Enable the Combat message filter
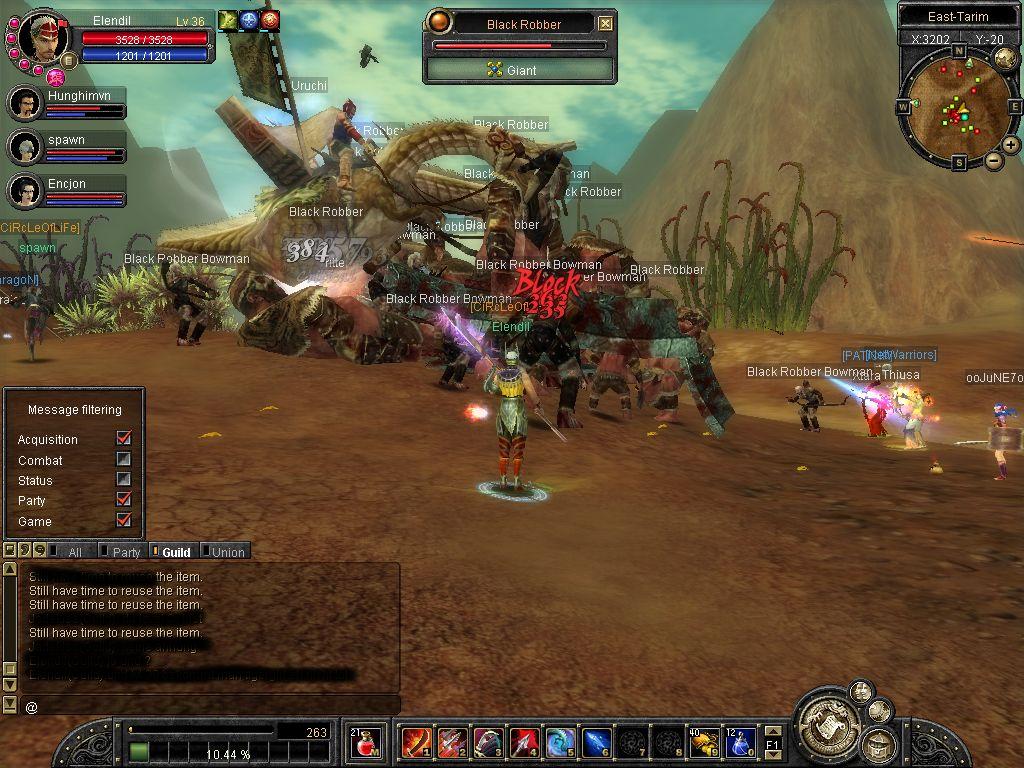This screenshot has width=1024, height=768. 124,460
